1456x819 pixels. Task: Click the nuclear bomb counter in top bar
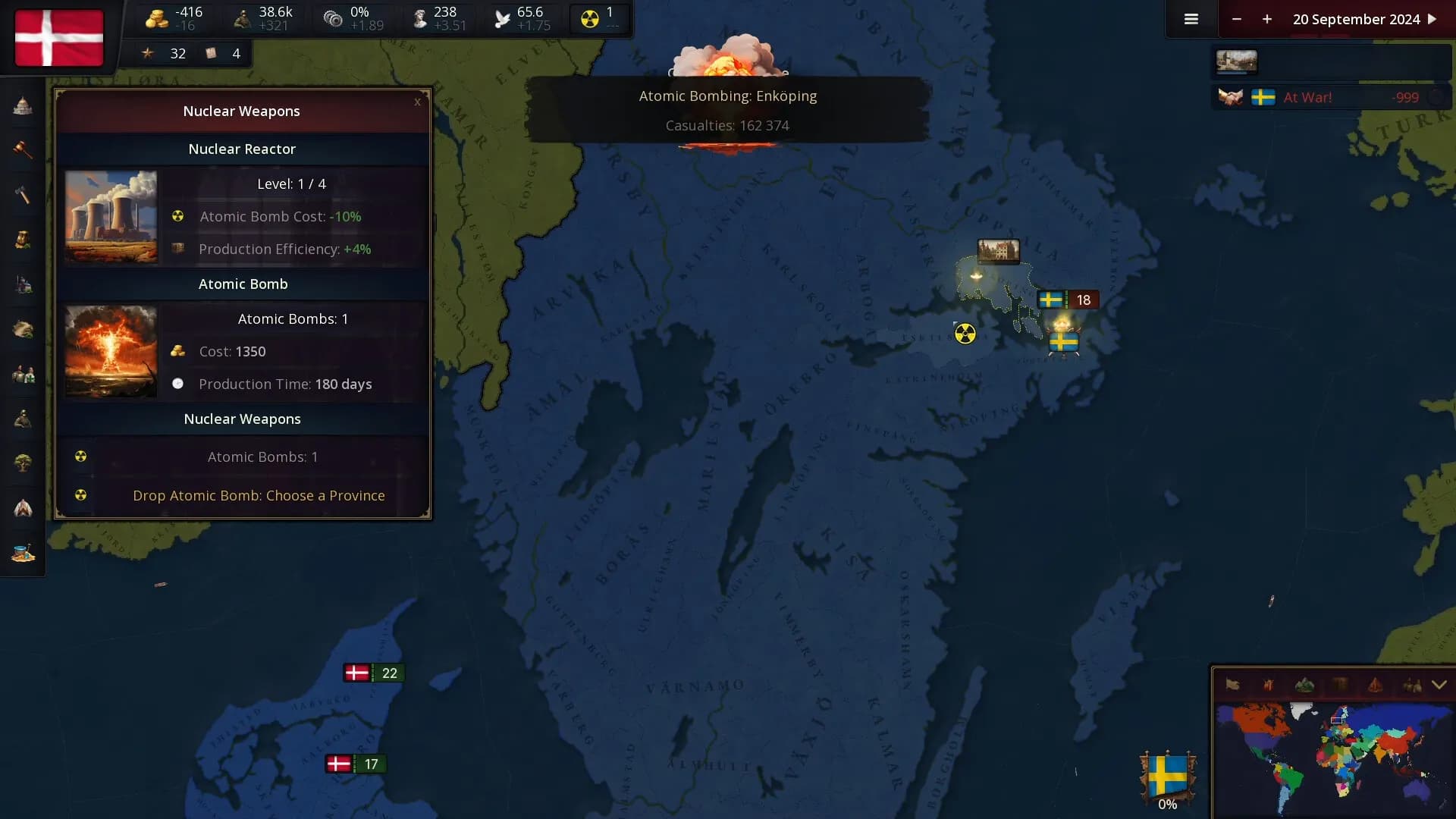[x=599, y=19]
